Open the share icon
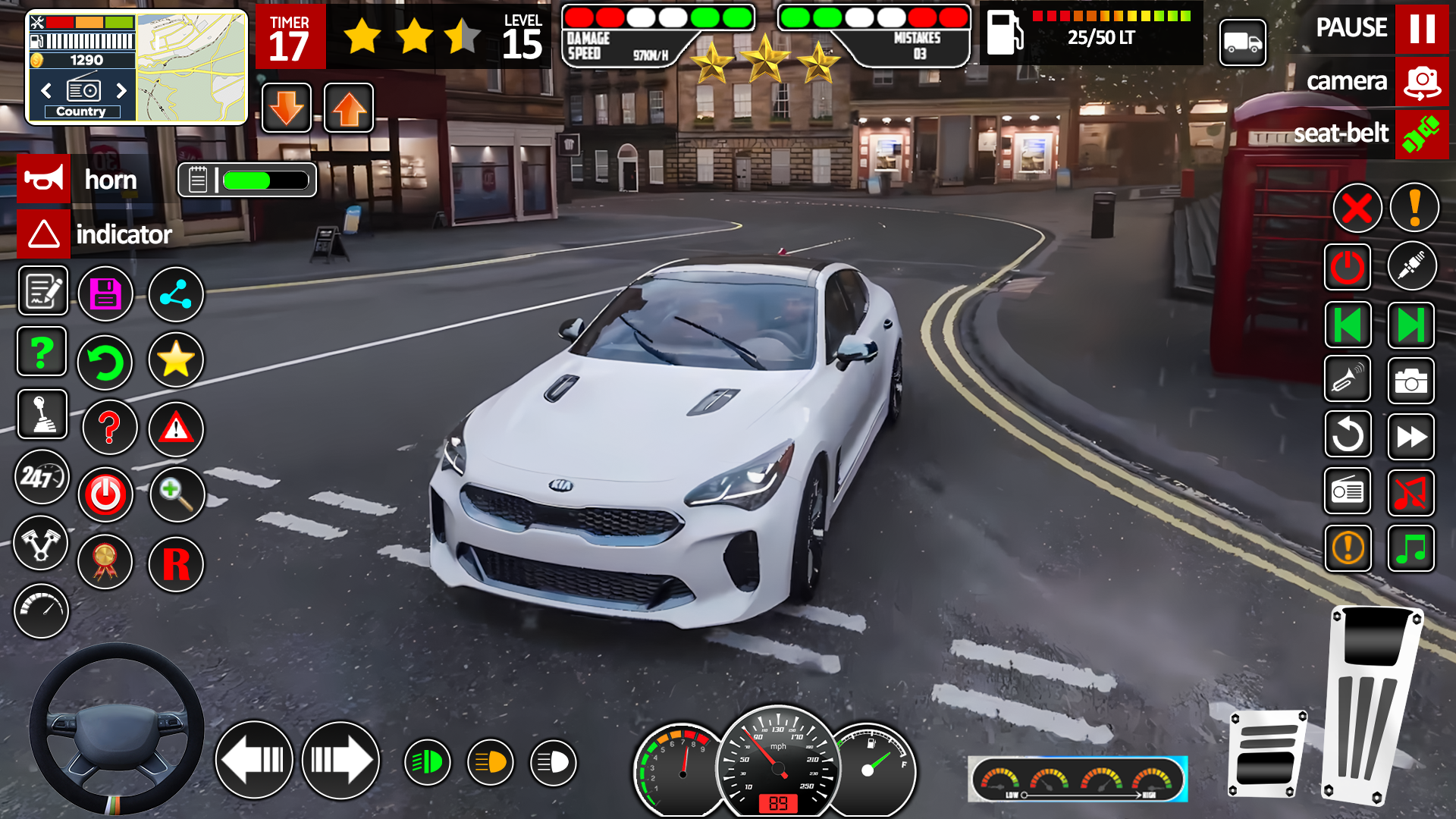 click(176, 293)
